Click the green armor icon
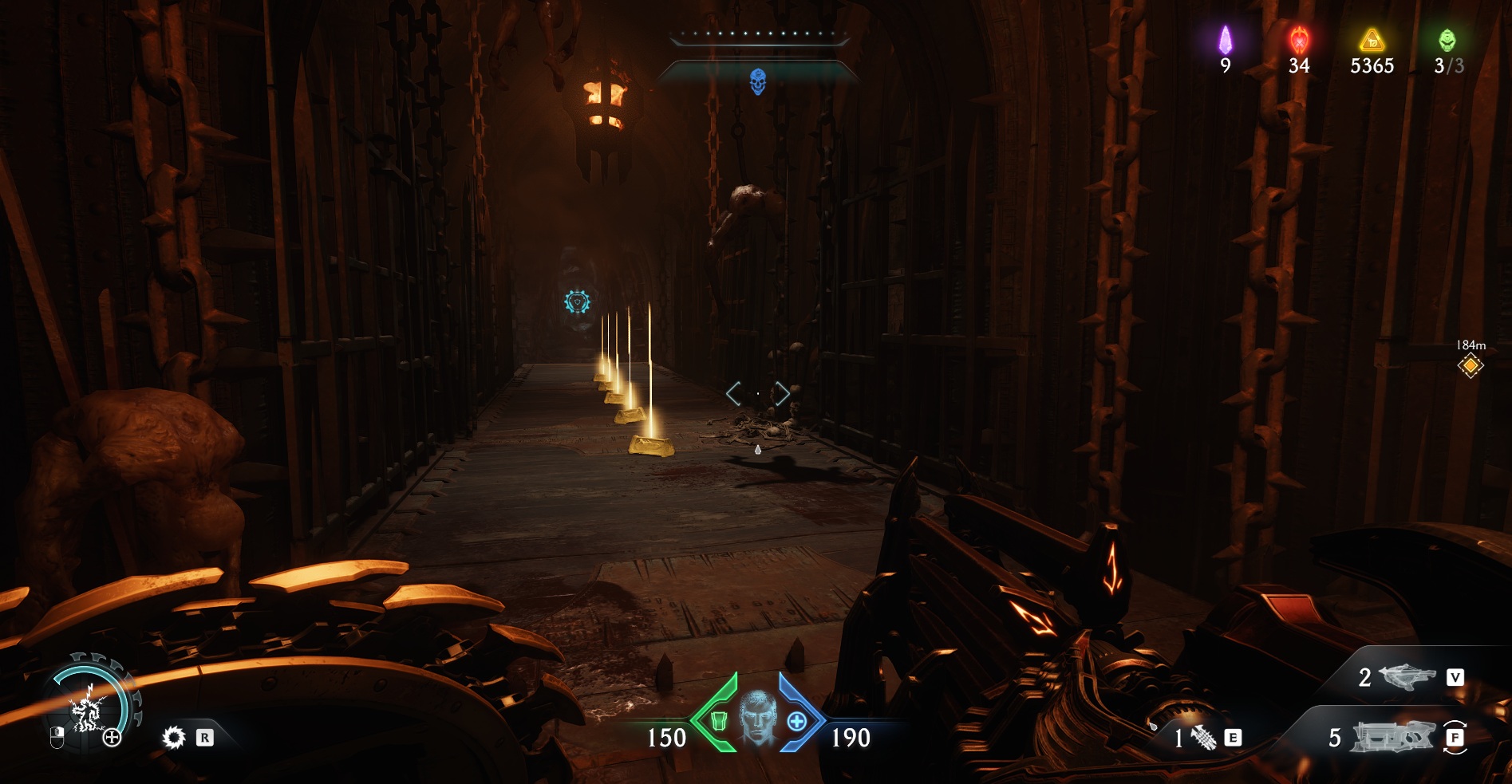1512x784 pixels. [x=718, y=722]
